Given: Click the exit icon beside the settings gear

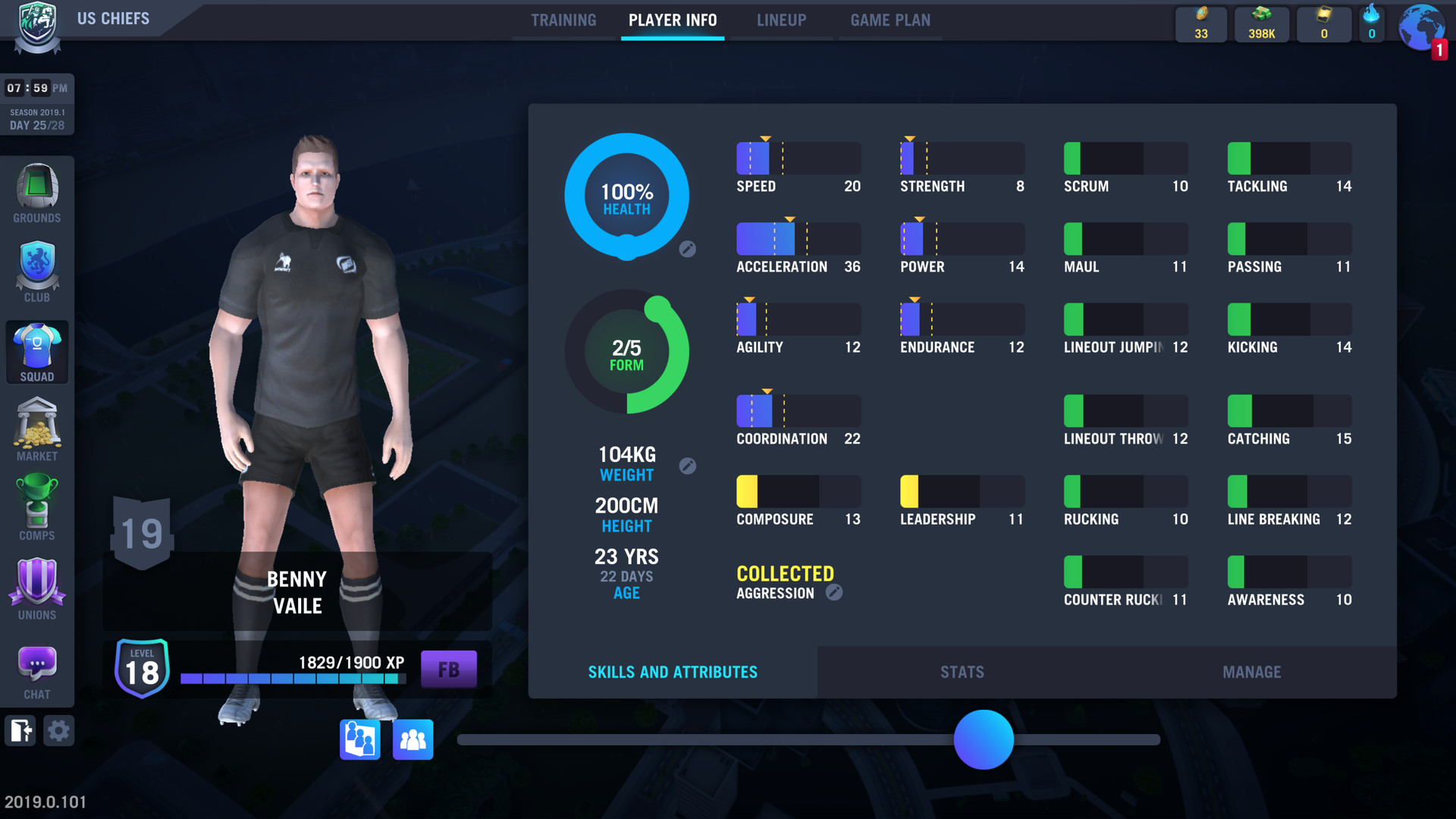Looking at the screenshot, I should 19,730.
